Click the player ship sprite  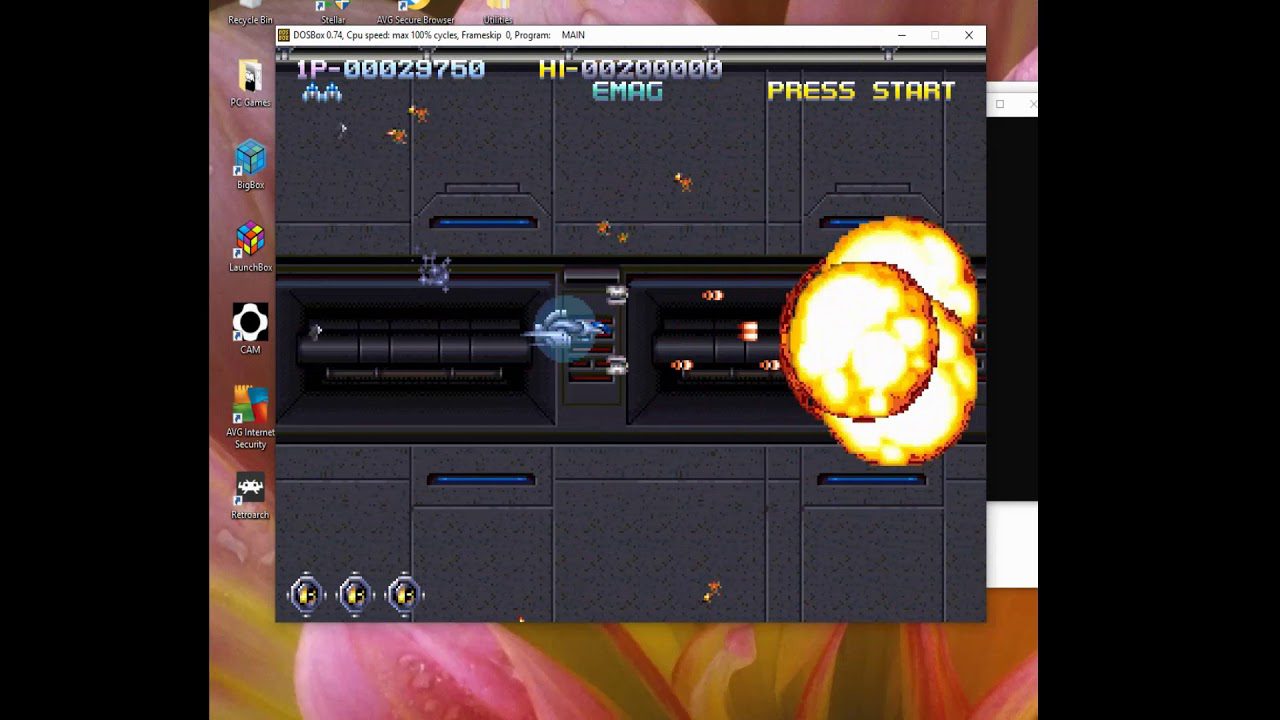pyautogui.click(x=565, y=330)
